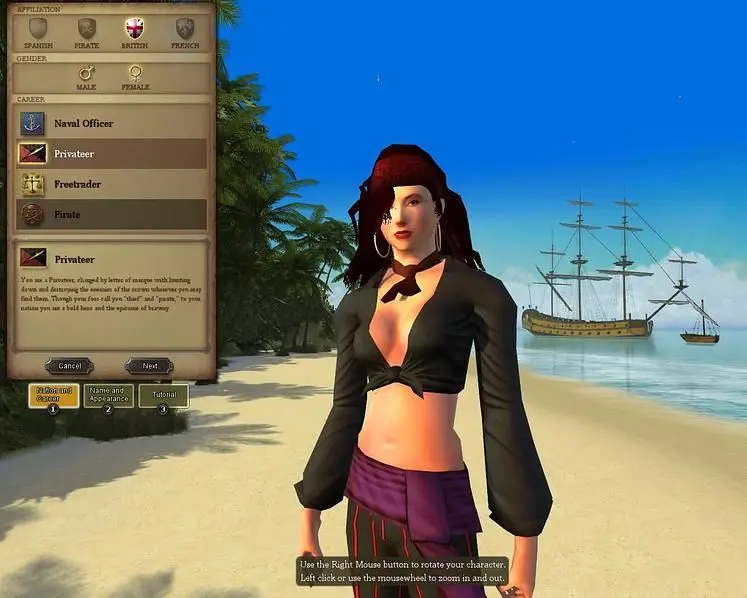Pick the British affiliation flag
Viewport: 747px width, 598px height.
coord(134,28)
